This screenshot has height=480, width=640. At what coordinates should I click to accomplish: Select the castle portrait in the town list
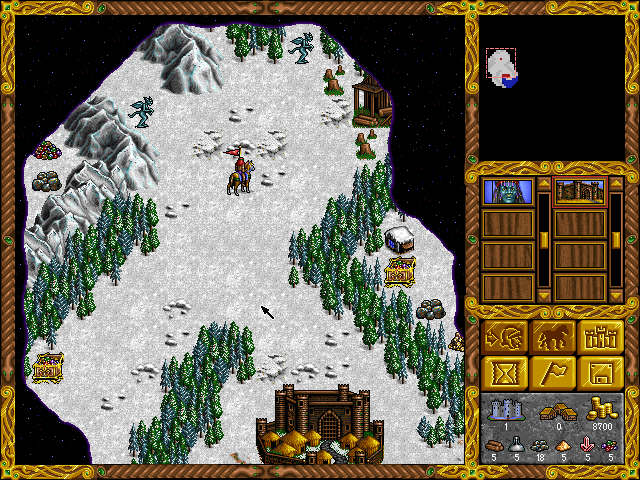(x=579, y=190)
